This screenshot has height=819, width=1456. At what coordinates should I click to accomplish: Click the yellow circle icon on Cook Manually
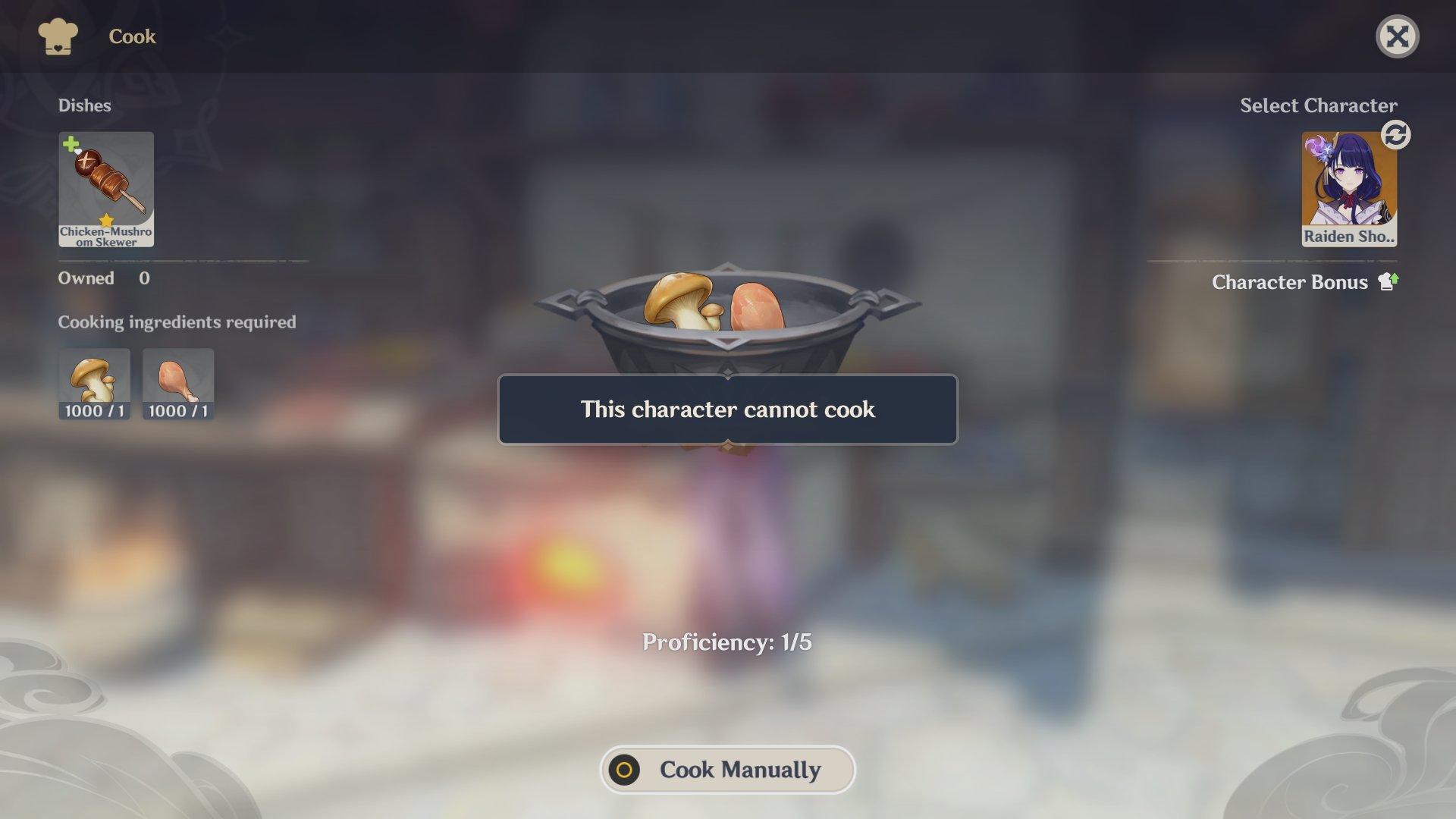tap(626, 770)
